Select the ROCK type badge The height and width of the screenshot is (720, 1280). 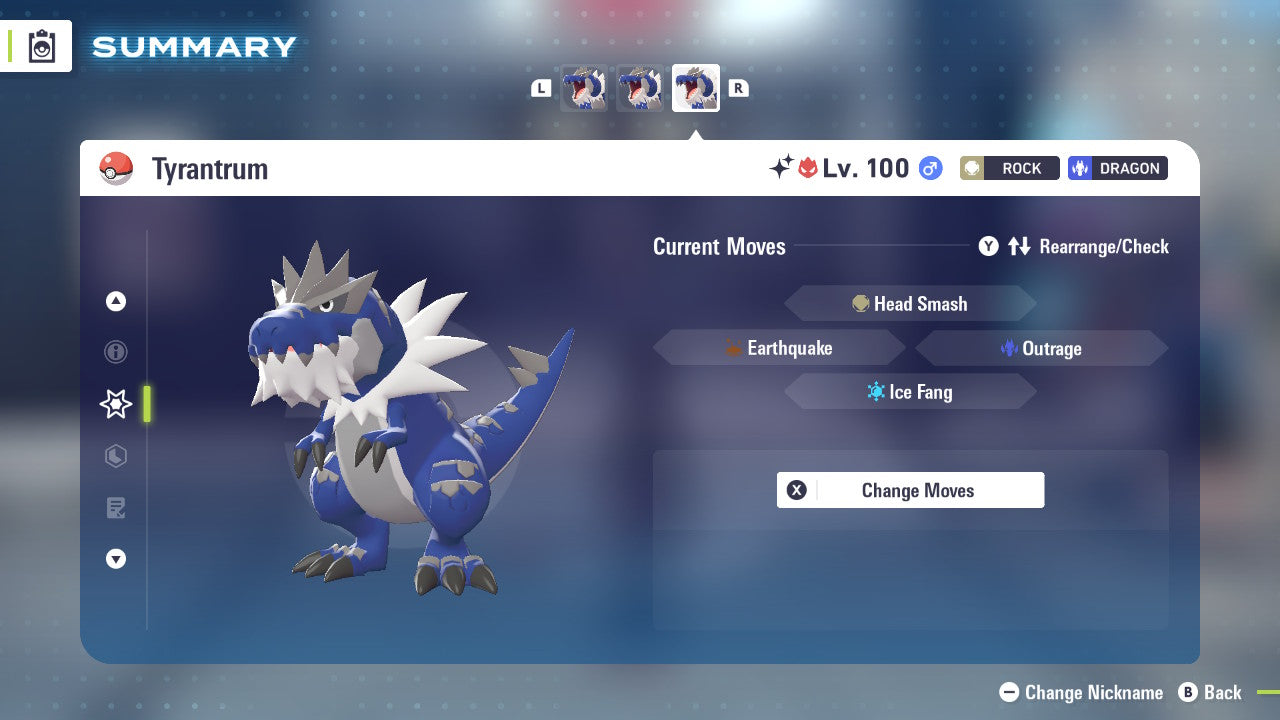tap(1009, 168)
